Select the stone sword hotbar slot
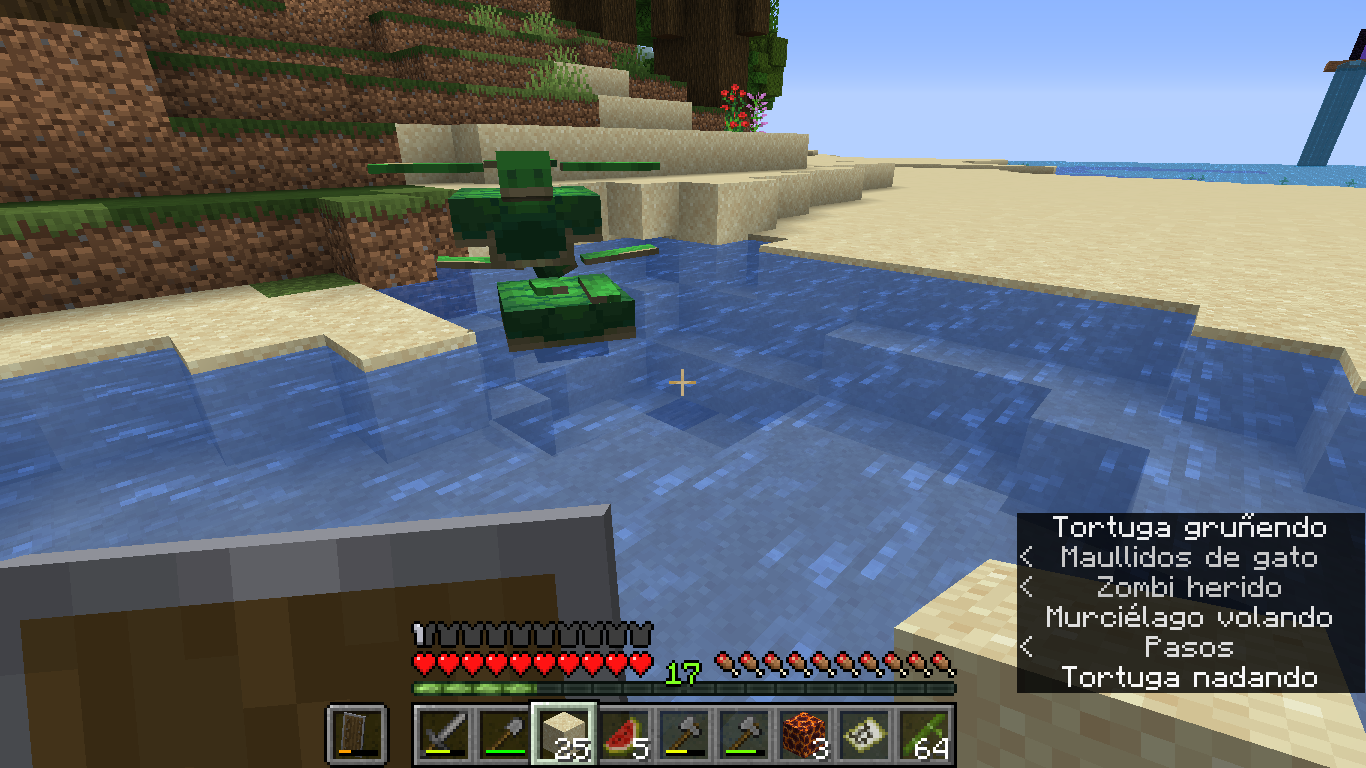 click(x=444, y=733)
